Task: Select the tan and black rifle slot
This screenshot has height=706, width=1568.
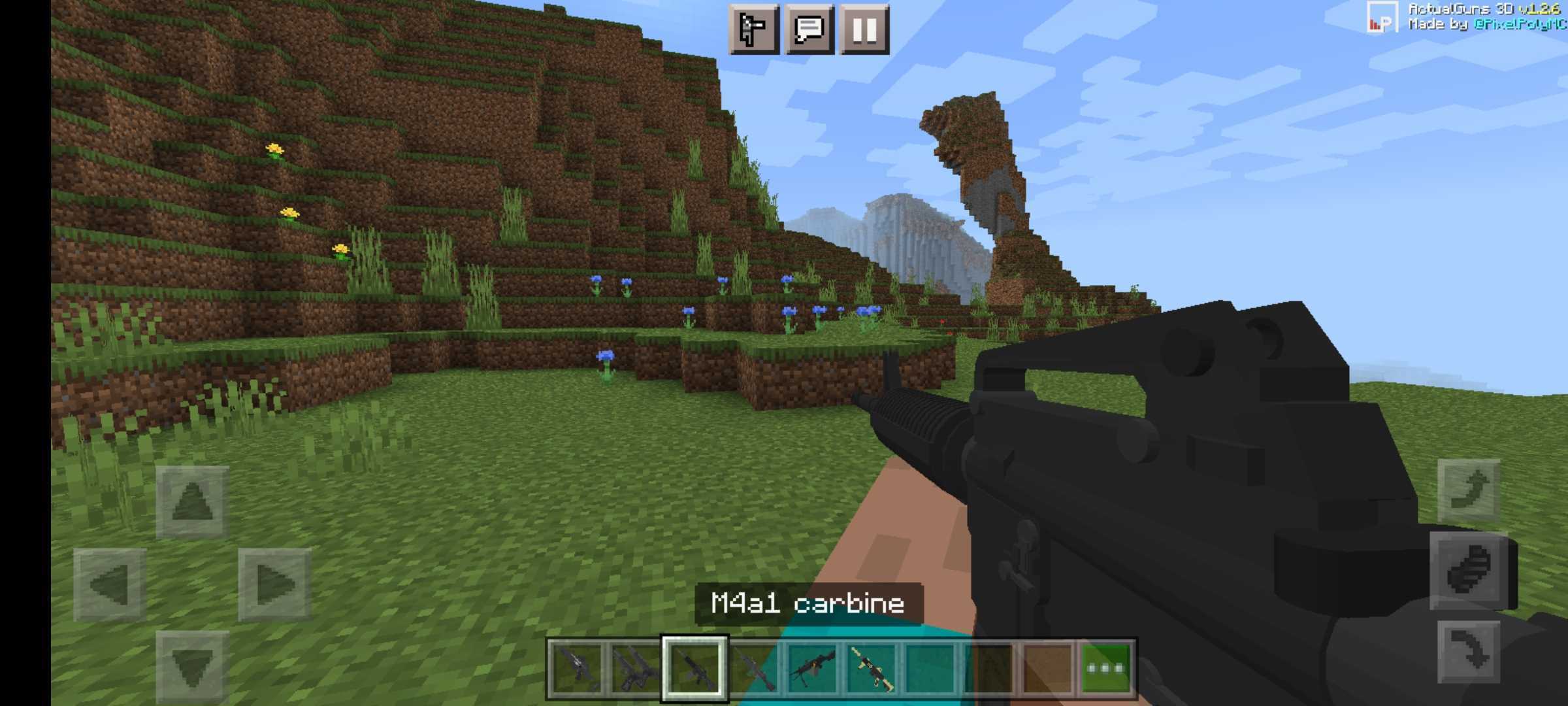Action: (x=872, y=668)
